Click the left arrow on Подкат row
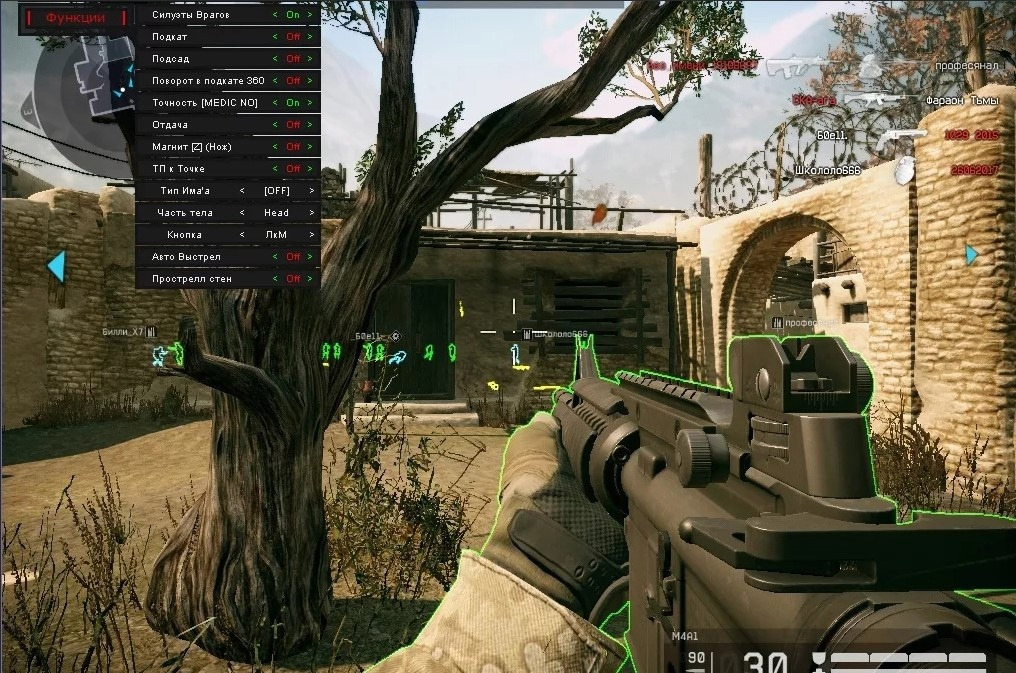The image size is (1016, 673). click(276, 37)
